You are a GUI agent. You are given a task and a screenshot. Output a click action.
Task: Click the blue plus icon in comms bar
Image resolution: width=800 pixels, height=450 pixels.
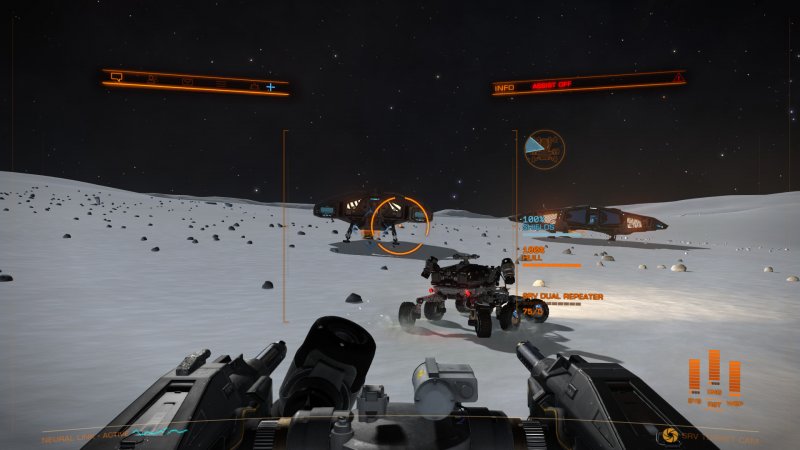(x=270, y=87)
